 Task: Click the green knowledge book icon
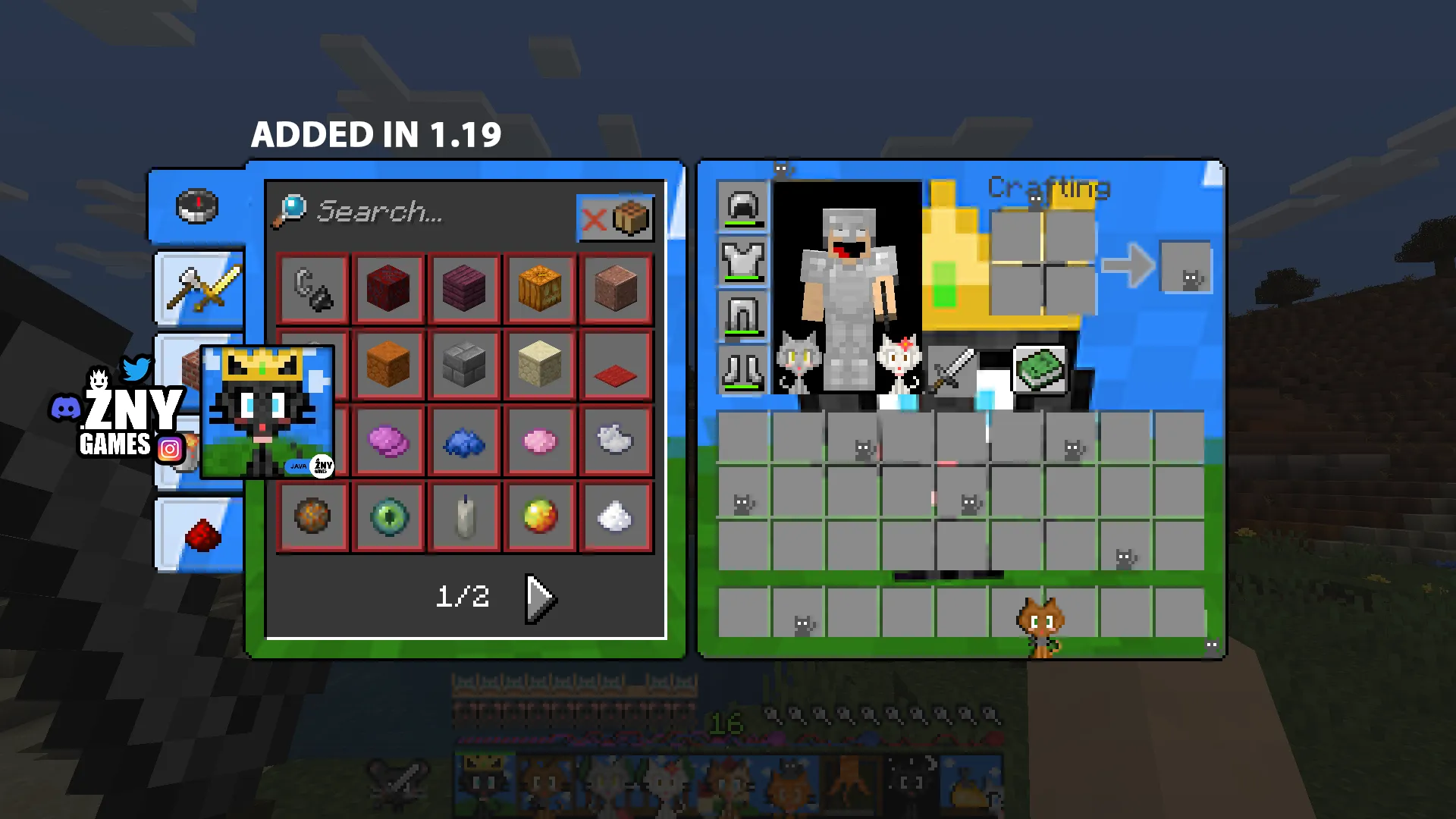(x=1039, y=369)
